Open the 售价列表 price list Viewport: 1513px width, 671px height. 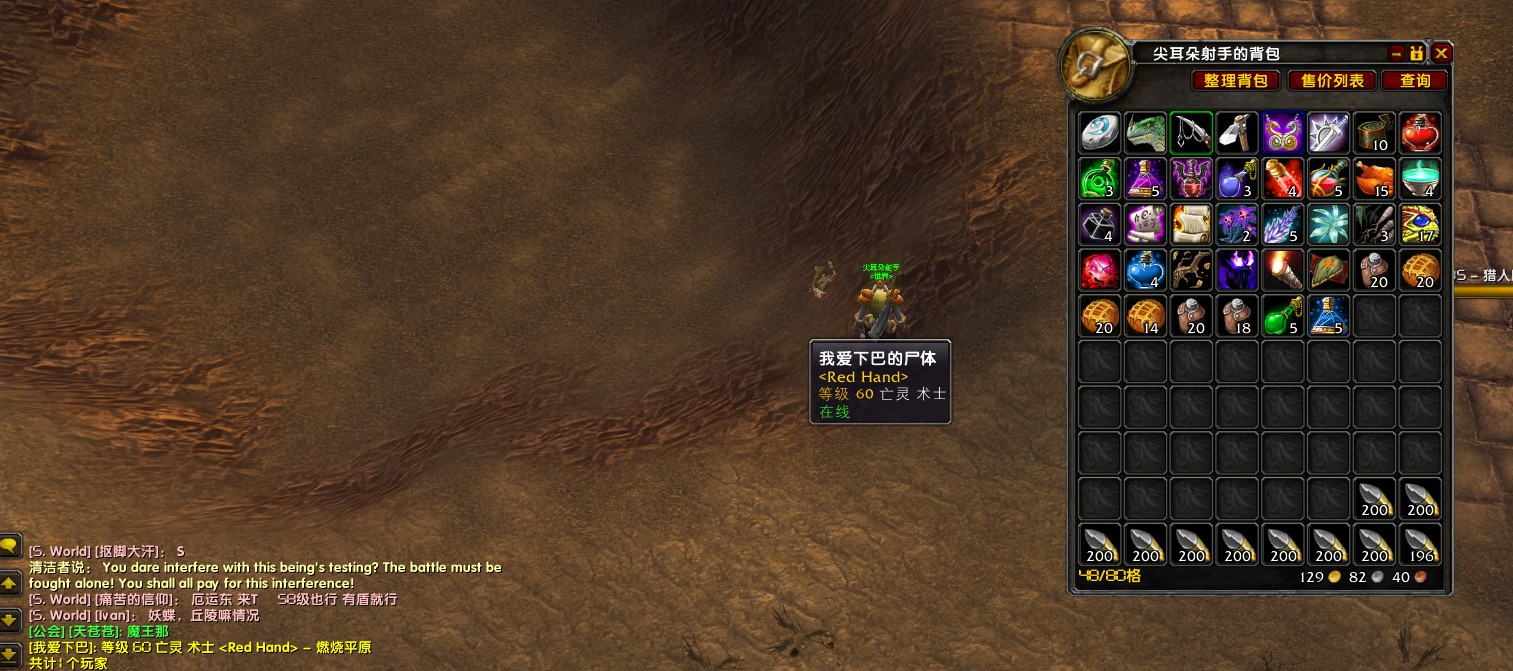[1332, 81]
